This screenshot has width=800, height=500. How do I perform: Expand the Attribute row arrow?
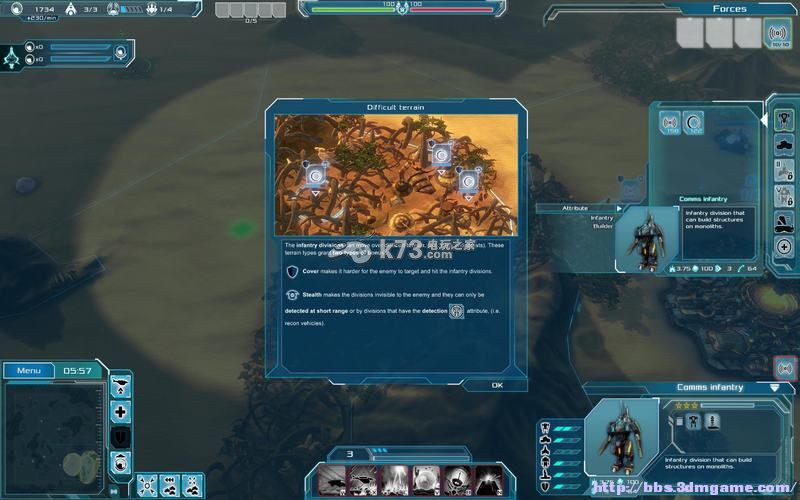[619, 208]
